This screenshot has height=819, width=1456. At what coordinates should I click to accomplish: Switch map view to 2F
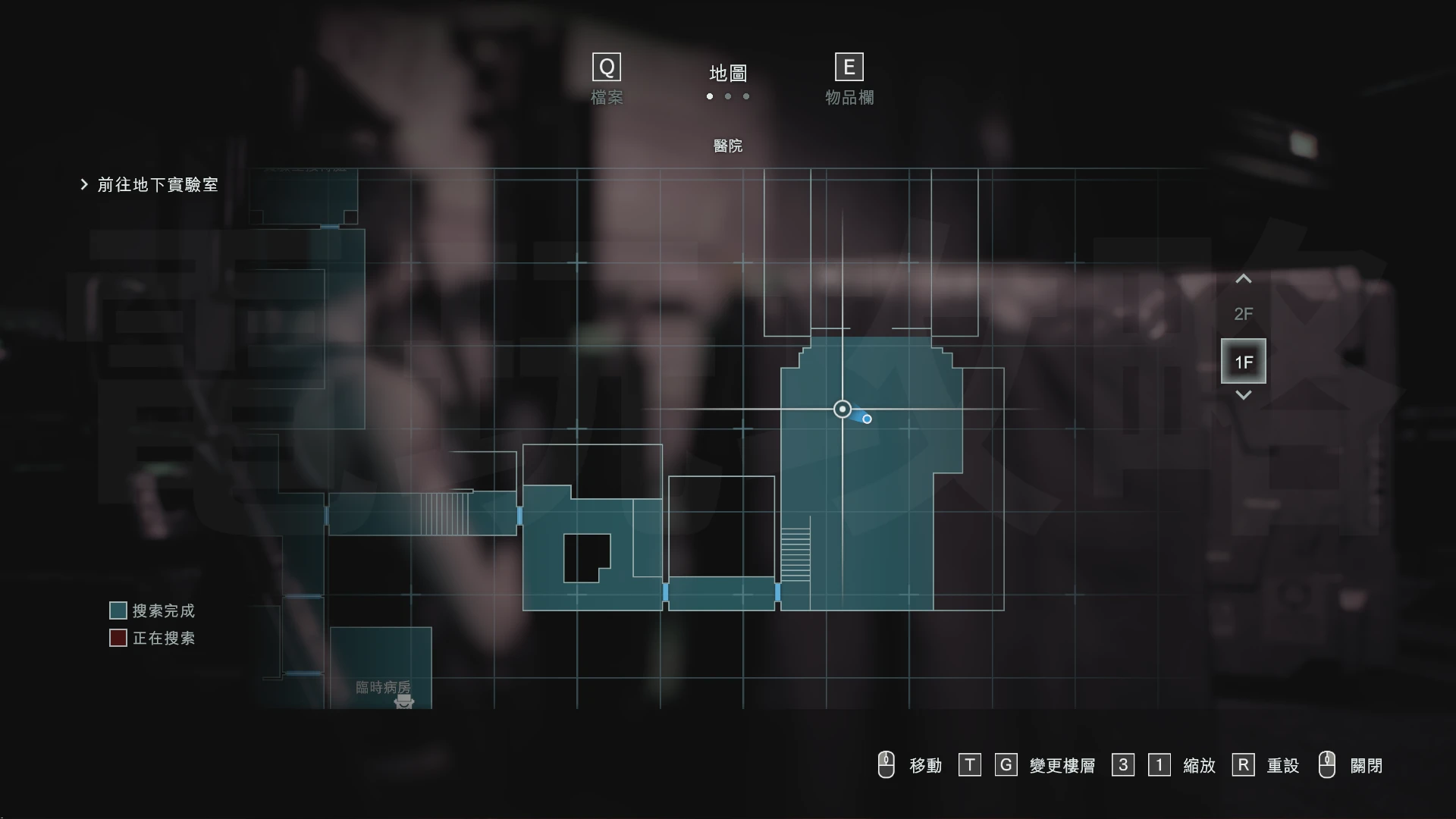[x=1243, y=314]
